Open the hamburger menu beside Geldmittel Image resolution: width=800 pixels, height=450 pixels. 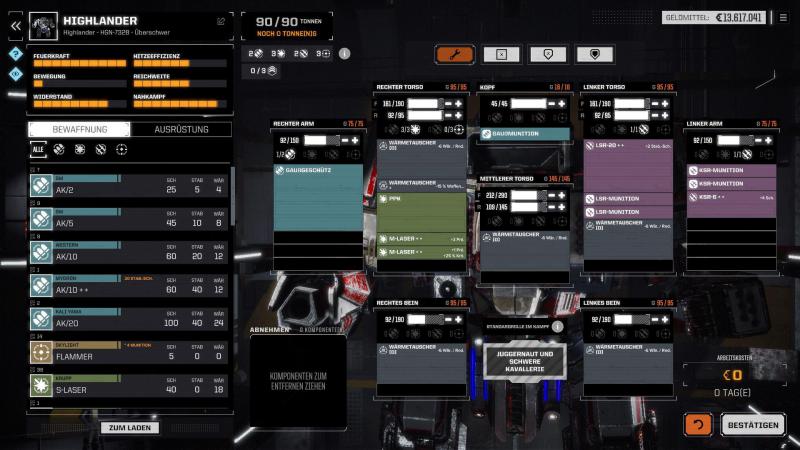pyautogui.click(x=783, y=18)
